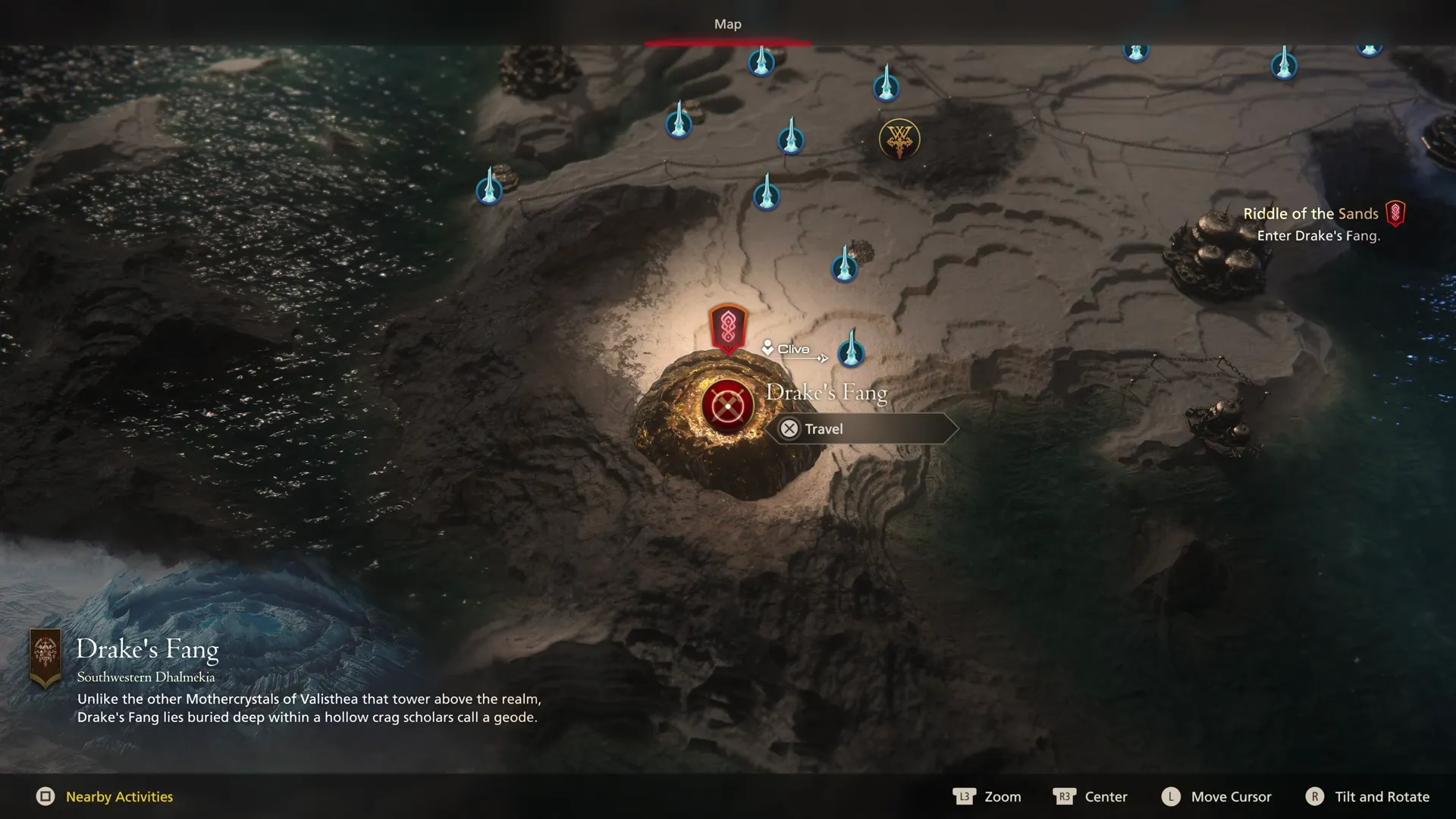Click the Tilt and Rotate control
Screen dimensions: 1456x819
[1367, 796]
